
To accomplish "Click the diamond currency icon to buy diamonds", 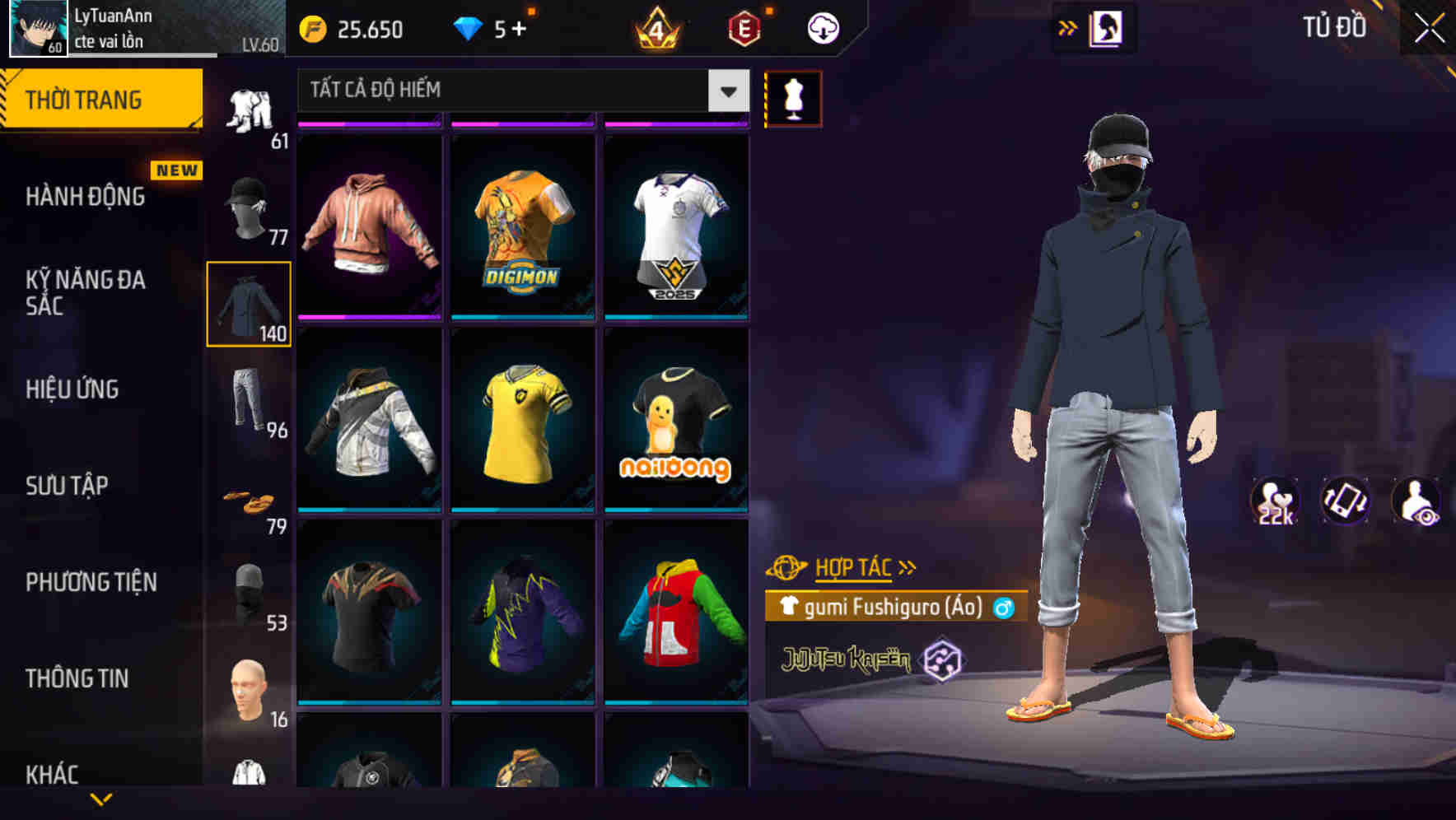I will 469,27.
